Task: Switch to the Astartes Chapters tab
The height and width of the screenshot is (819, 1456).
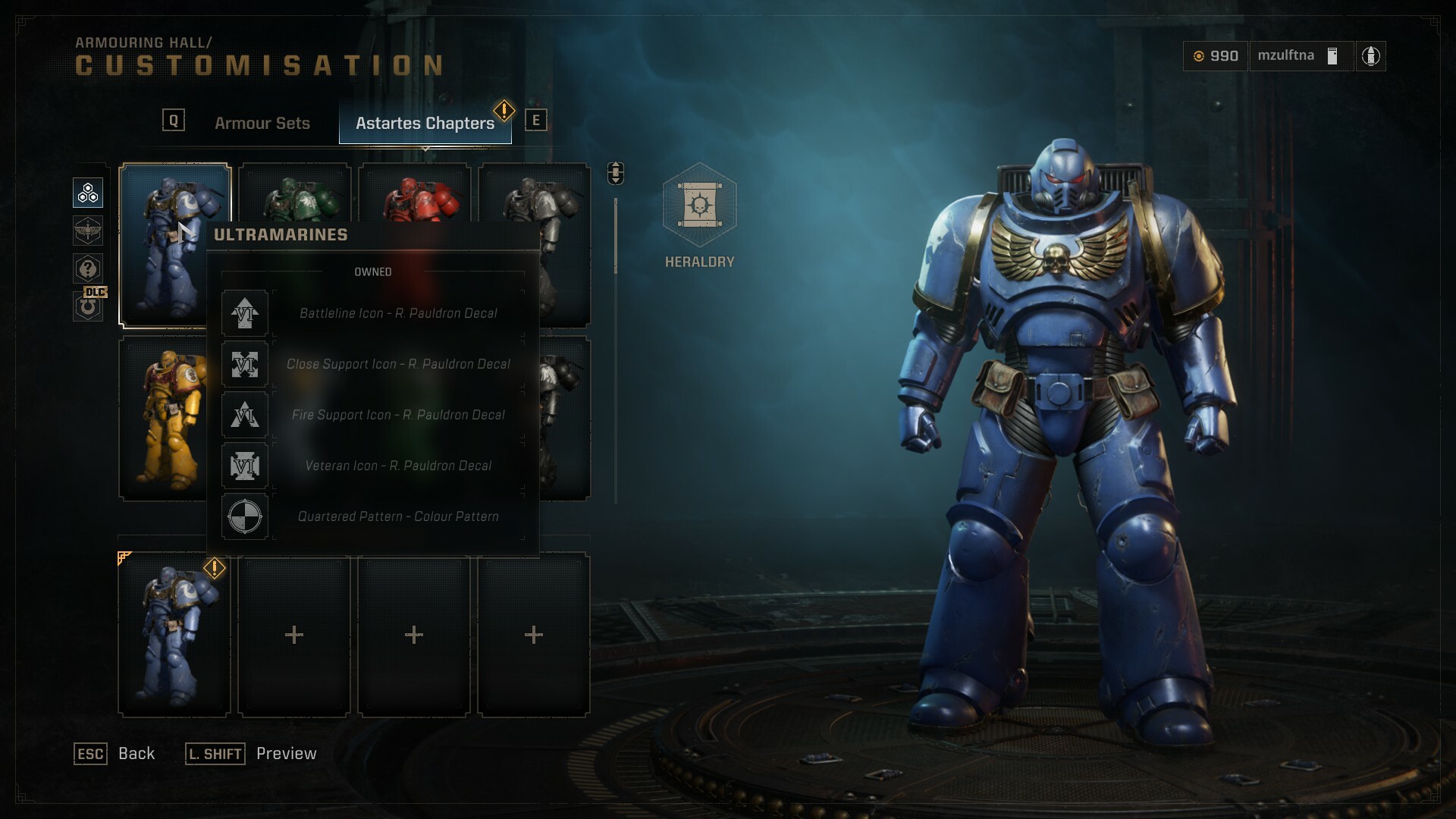Action: click(x=425, y=122)
